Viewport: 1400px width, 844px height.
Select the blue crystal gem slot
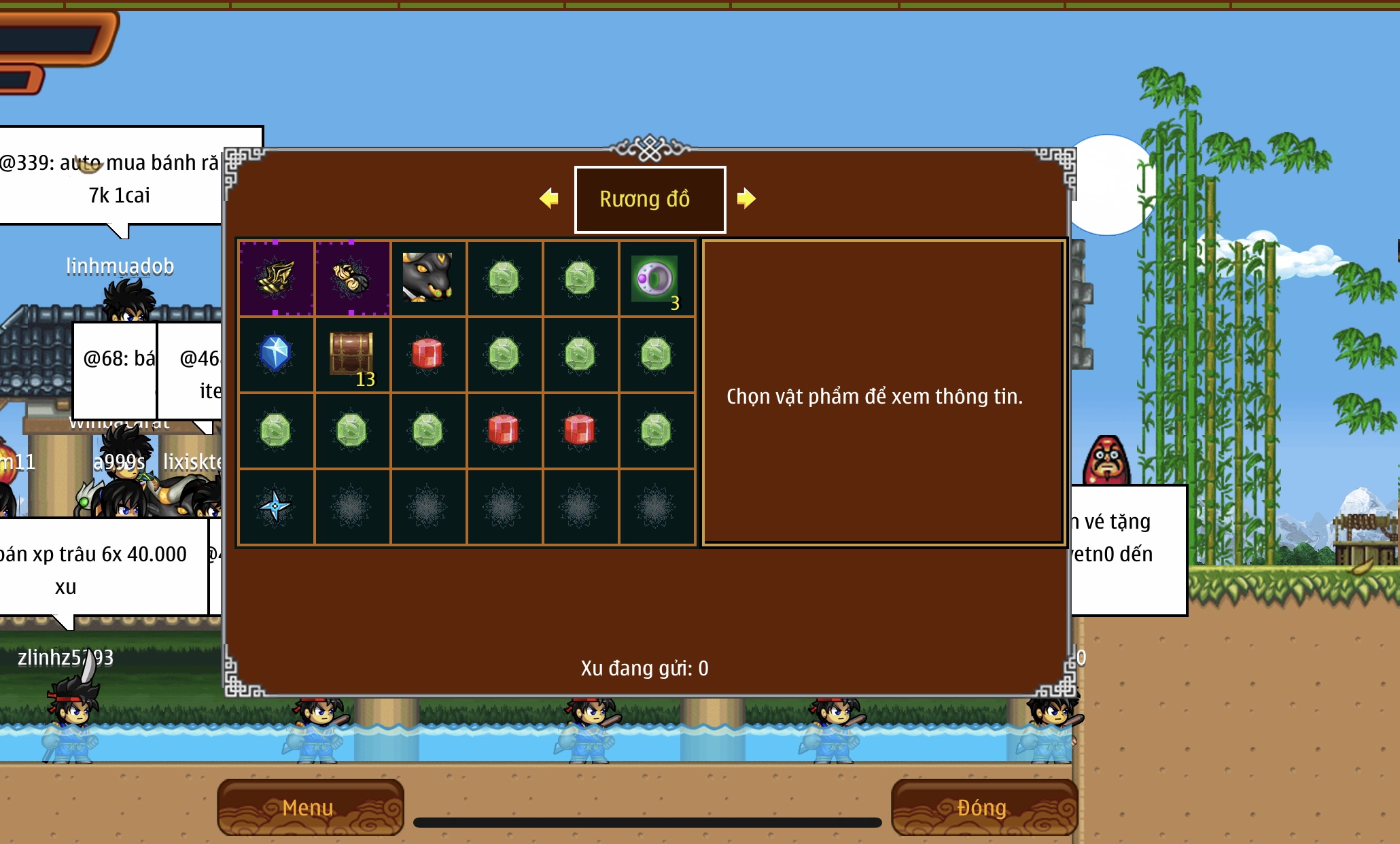275,354
